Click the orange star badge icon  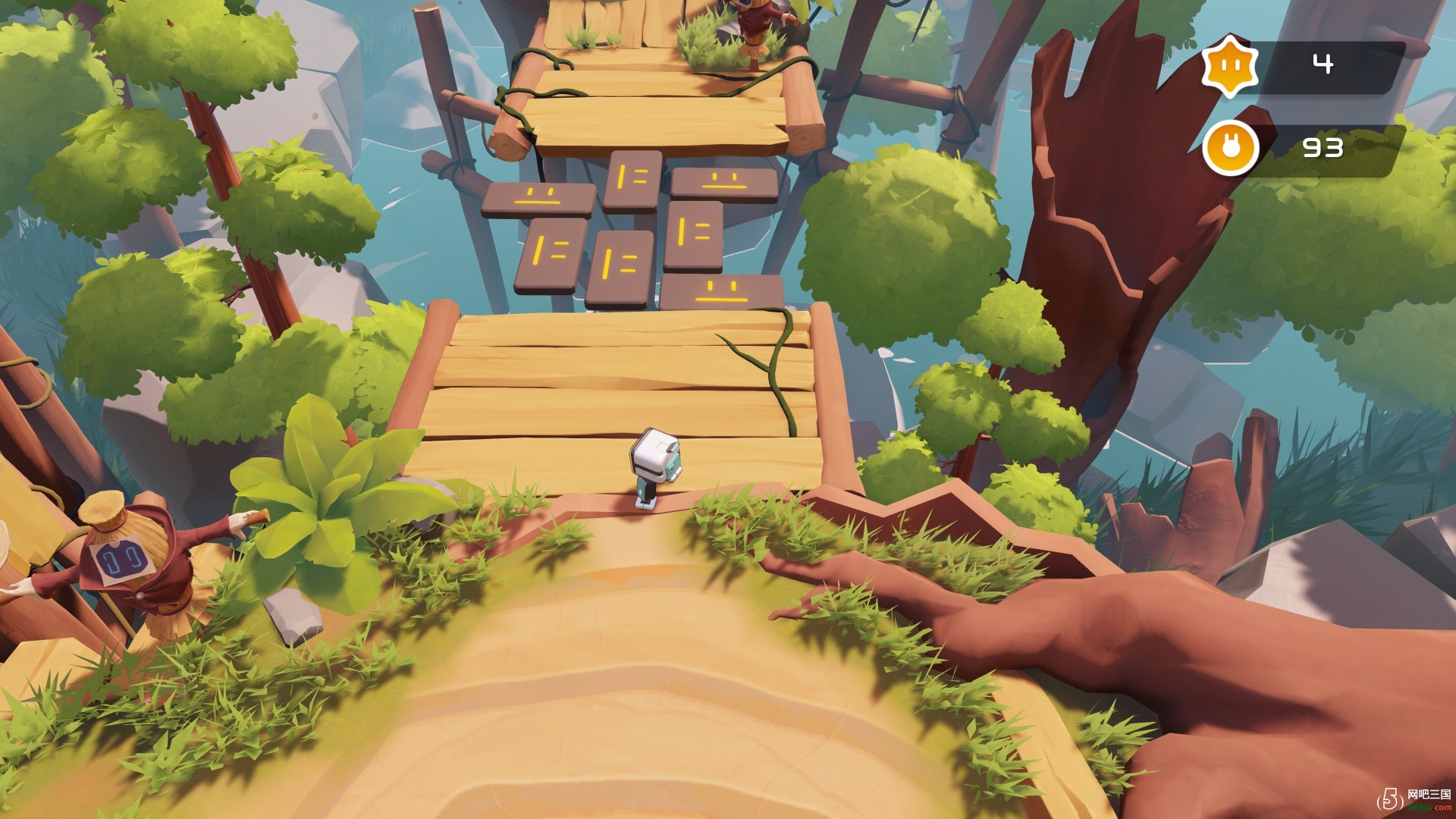[x=1229, y=65]
